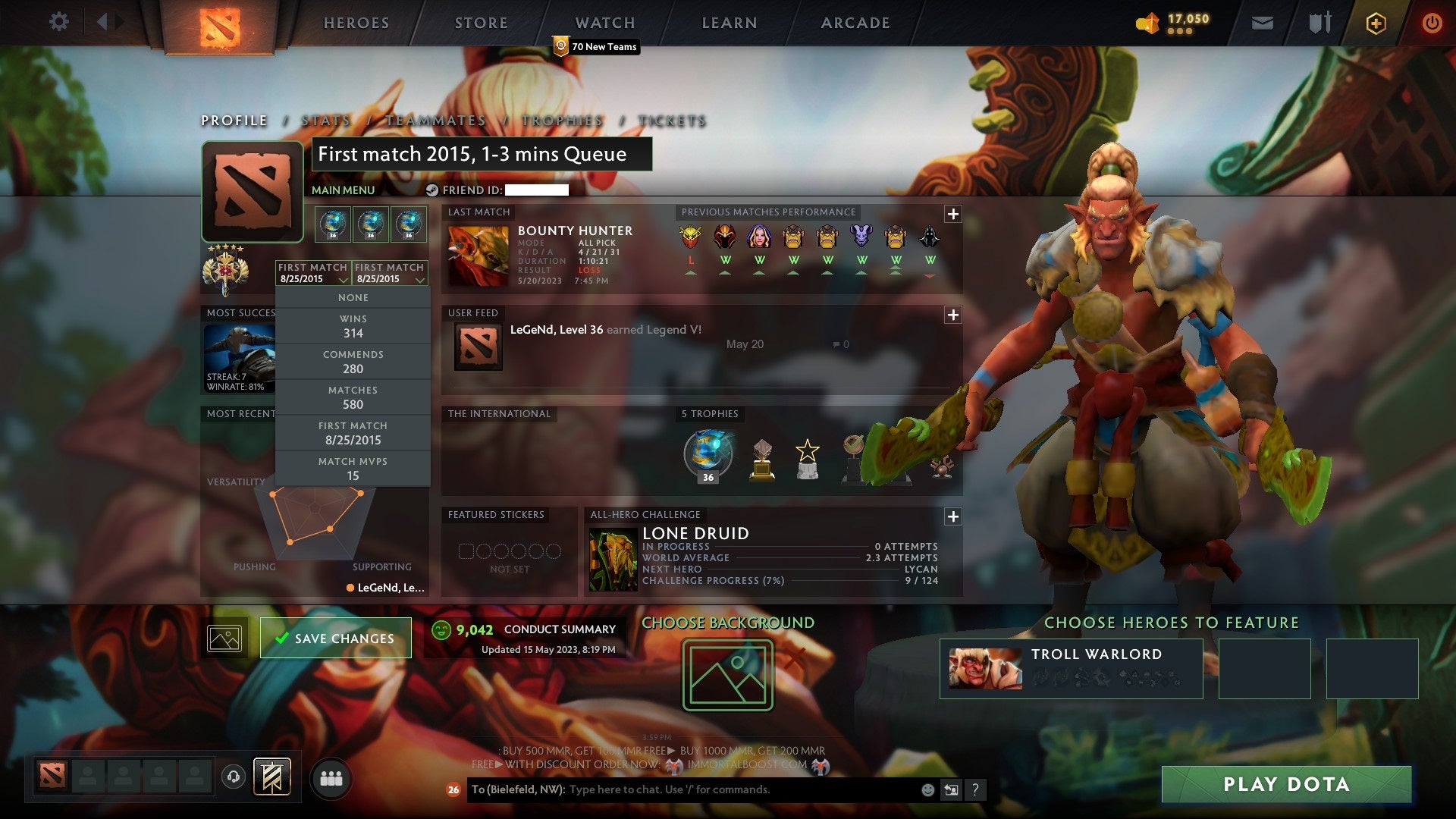Open Dota Plus subscription hexagon icon
Screen dimensions: 1456x819
[1376, 23]
